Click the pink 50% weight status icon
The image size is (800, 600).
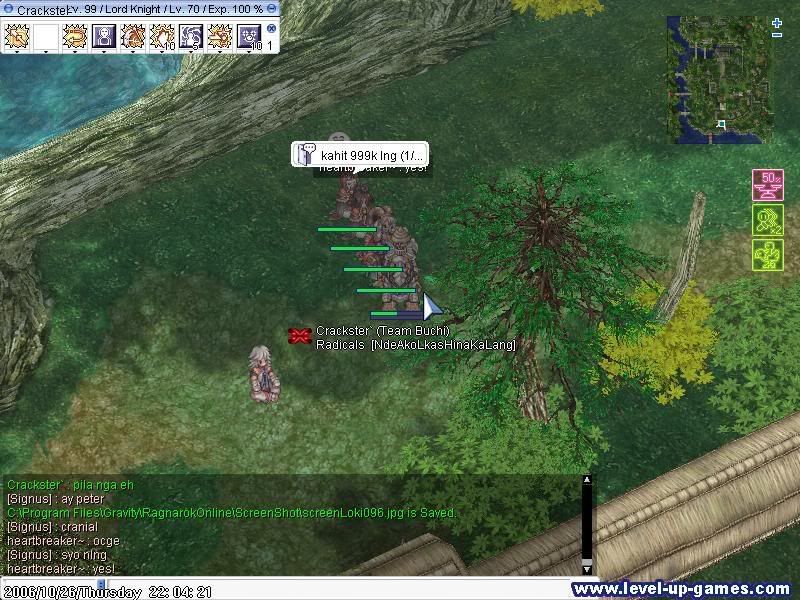pos(767,186)
